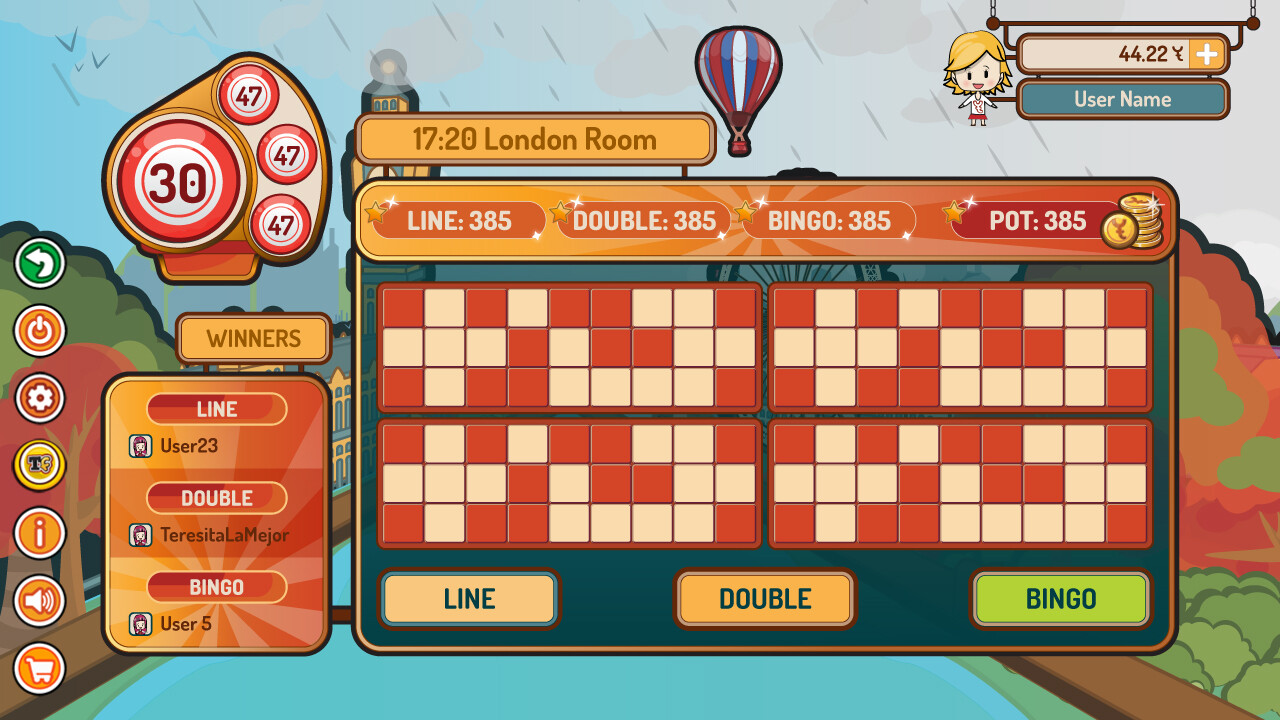Select the power/exit icon
1280x720 pixels.
pos(39,331)
